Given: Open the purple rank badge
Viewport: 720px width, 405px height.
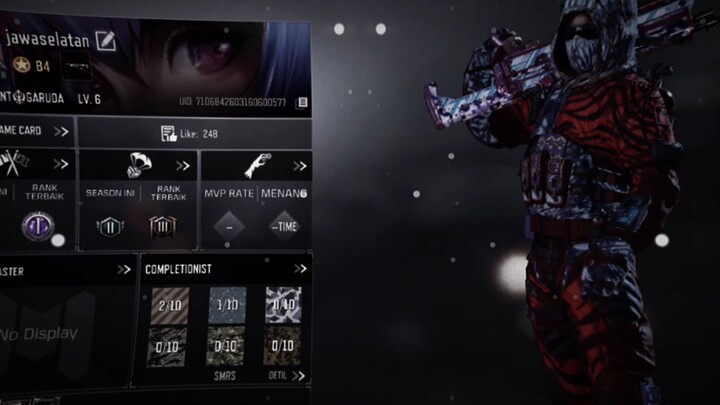Looking at the screenshot, I should click(x=36, y=227).
